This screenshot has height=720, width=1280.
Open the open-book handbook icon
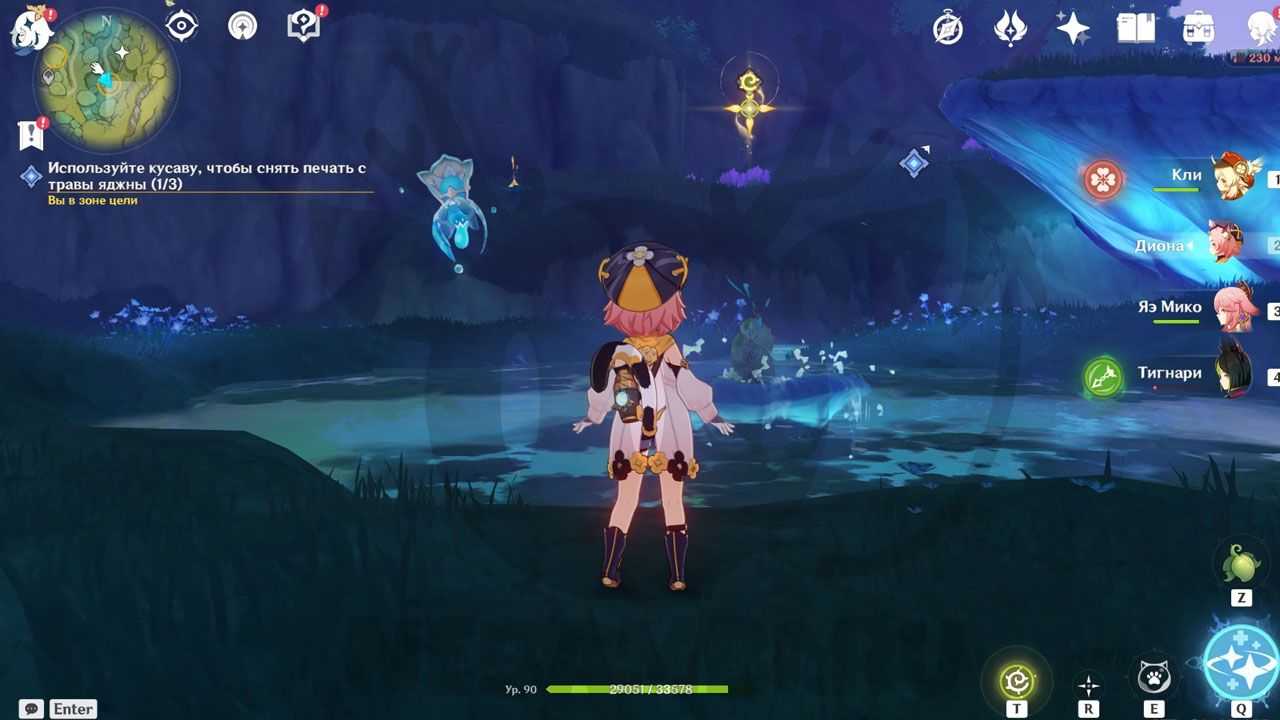coord(1135,28)
